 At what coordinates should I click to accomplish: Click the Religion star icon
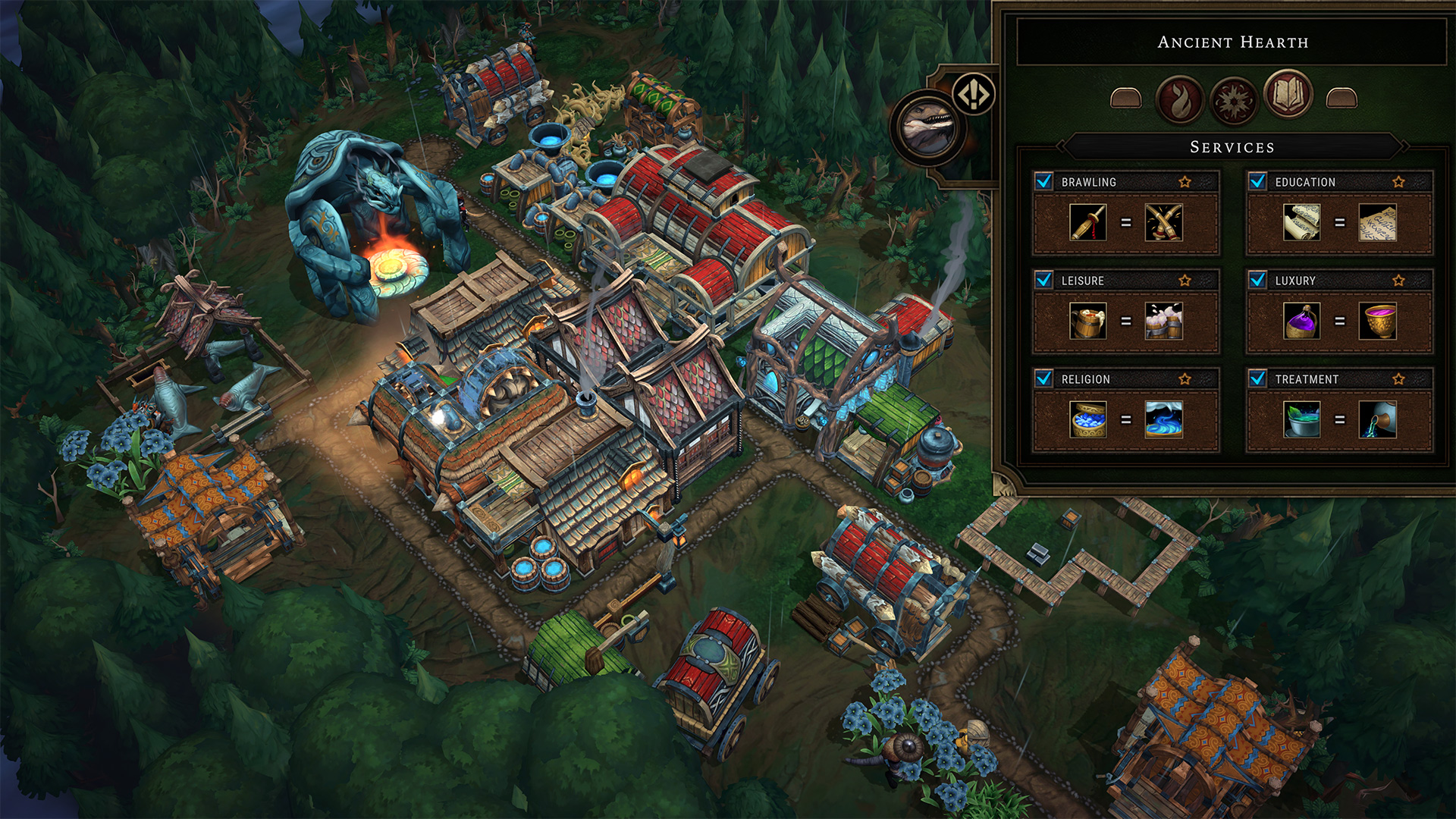1185,379
